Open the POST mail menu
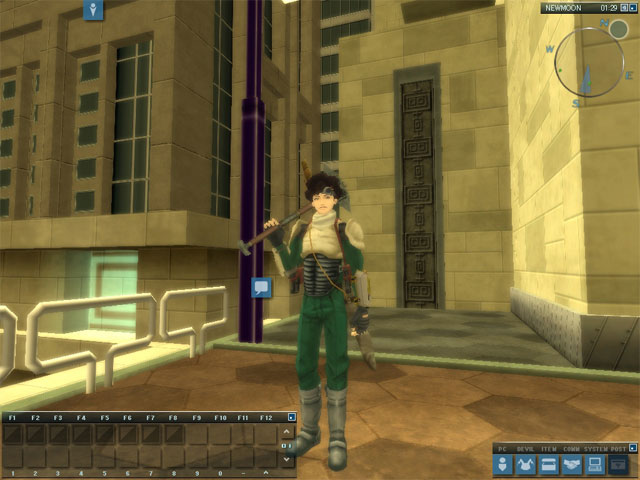The image size is (640, 480). tap(618, 465)
